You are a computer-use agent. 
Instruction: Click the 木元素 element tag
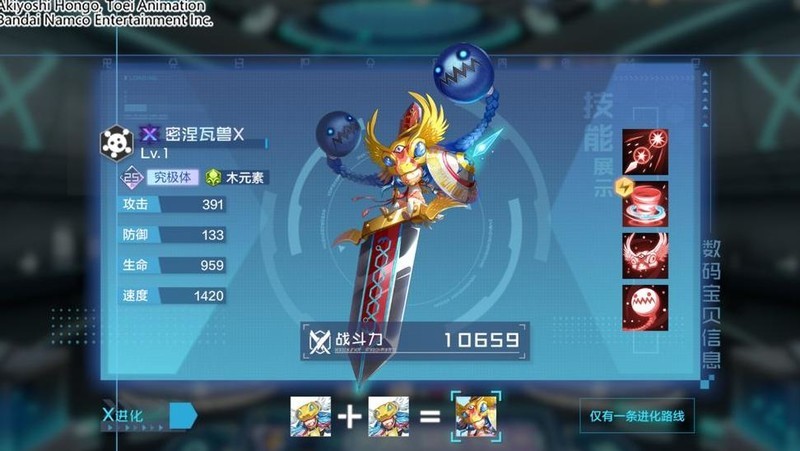[237, 178]
